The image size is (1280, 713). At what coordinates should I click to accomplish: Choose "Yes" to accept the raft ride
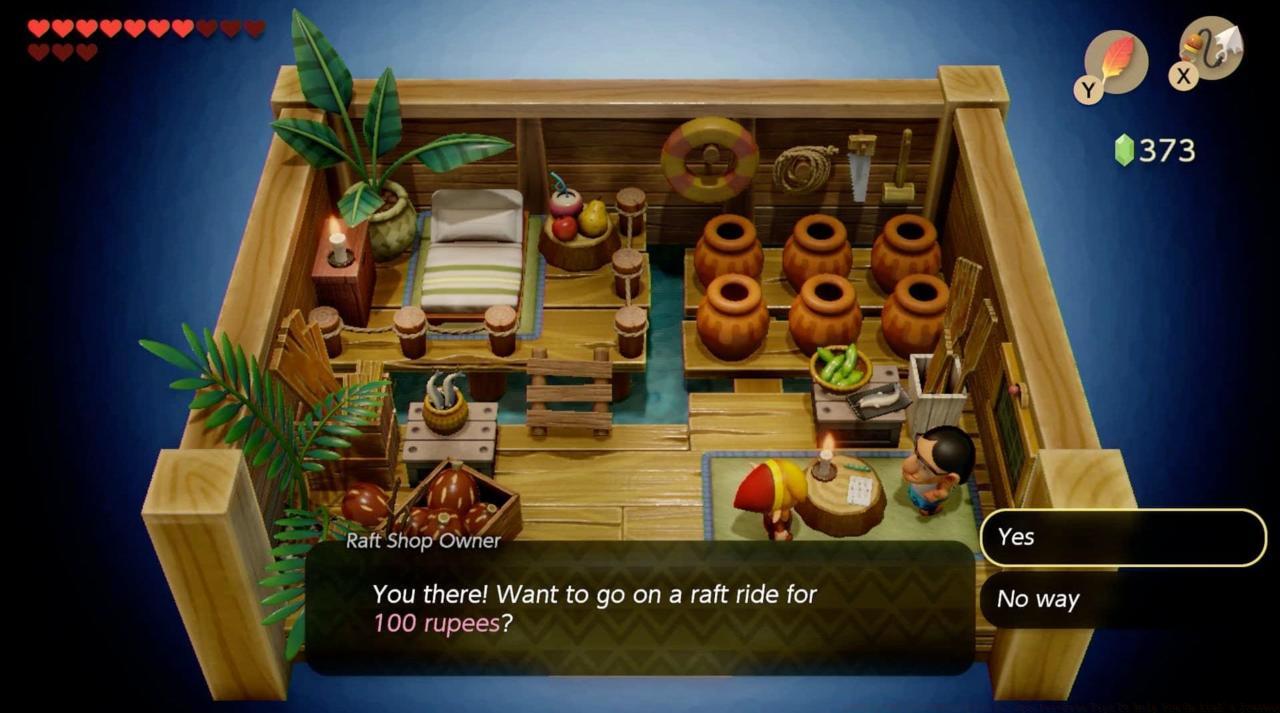pos(1122,538)
